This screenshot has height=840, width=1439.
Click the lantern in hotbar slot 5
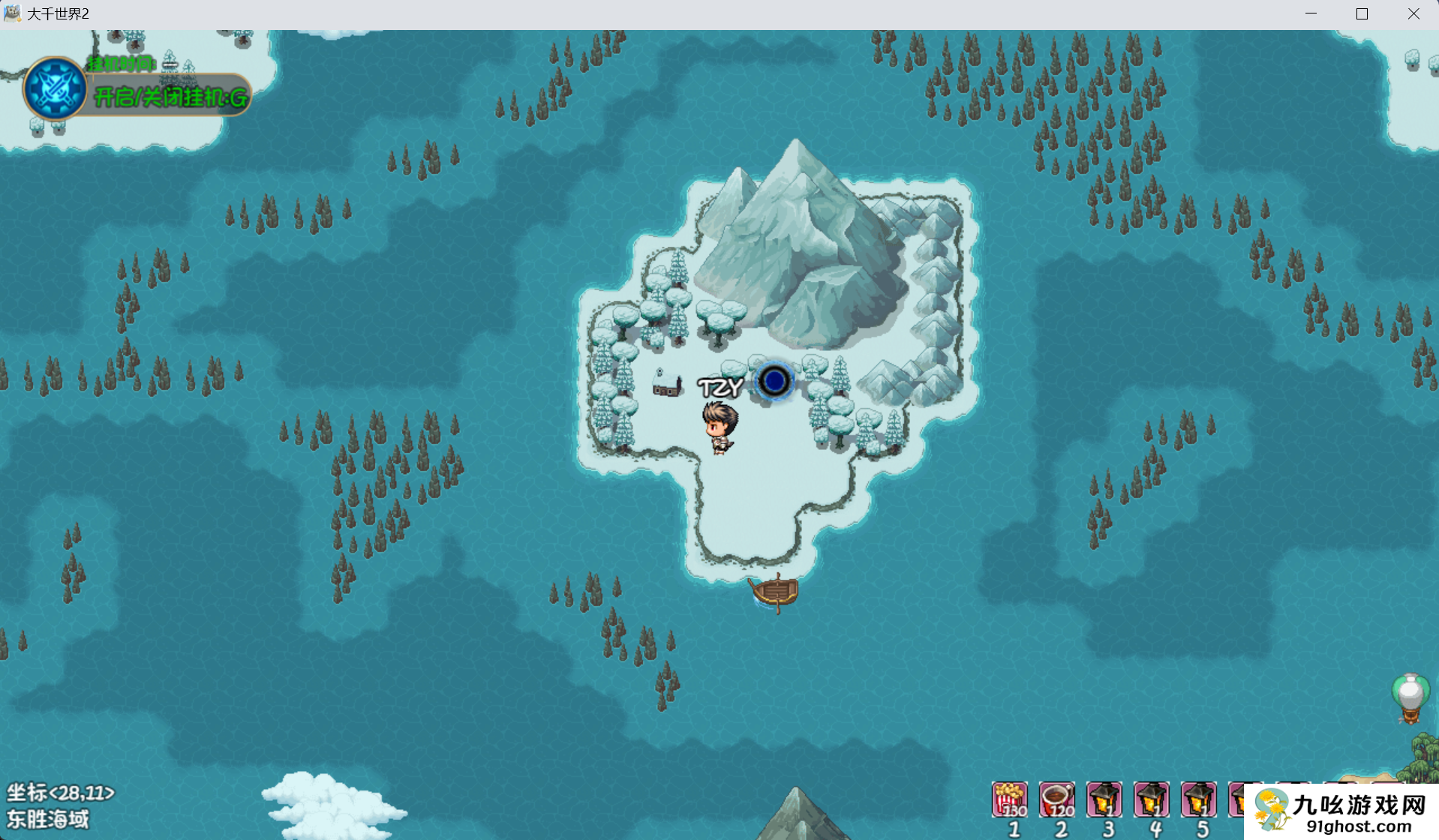tap(1199, 799)
